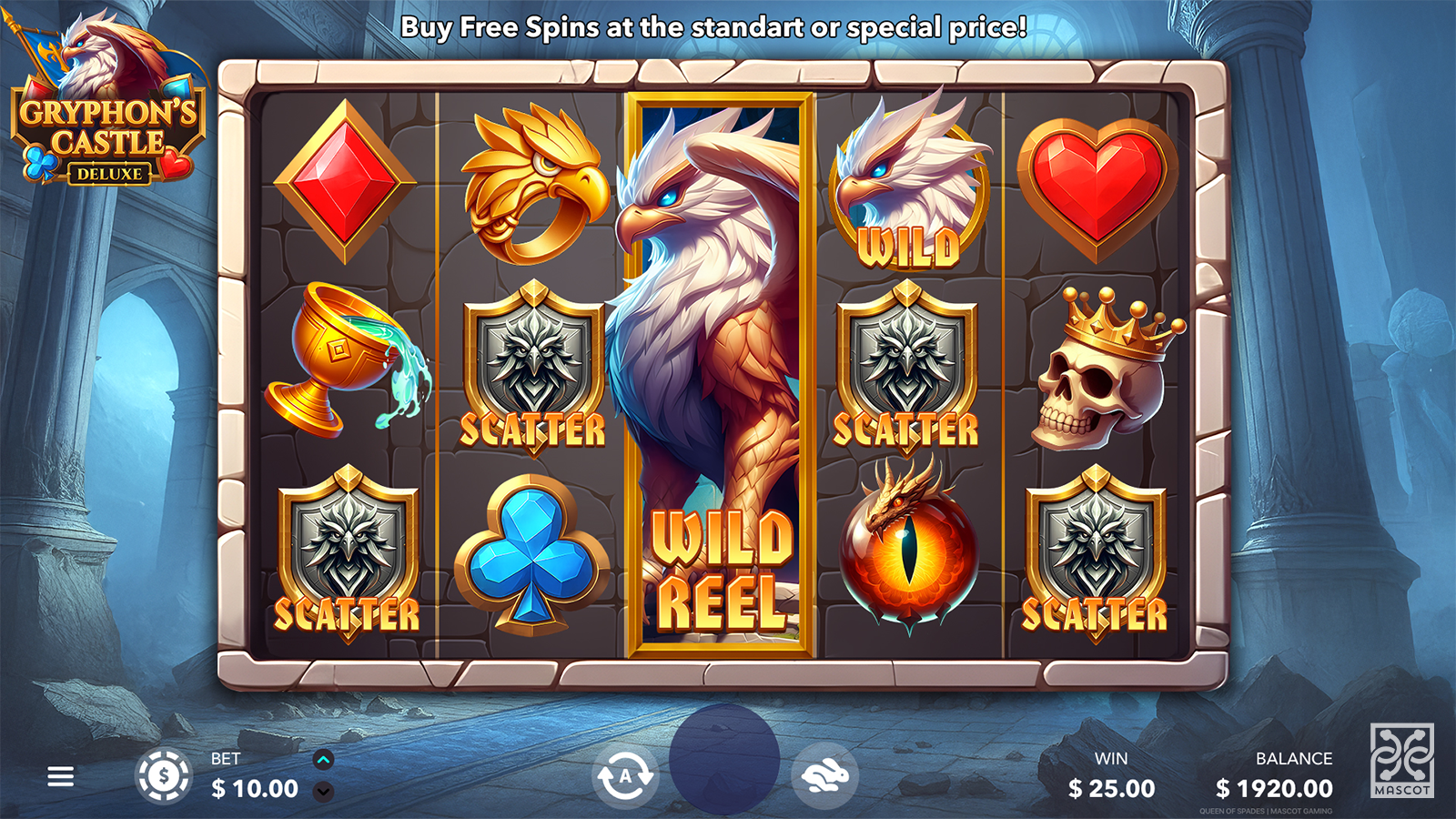
Task: Click the Mascot Gaming logo
Action: click(1402, 761)
